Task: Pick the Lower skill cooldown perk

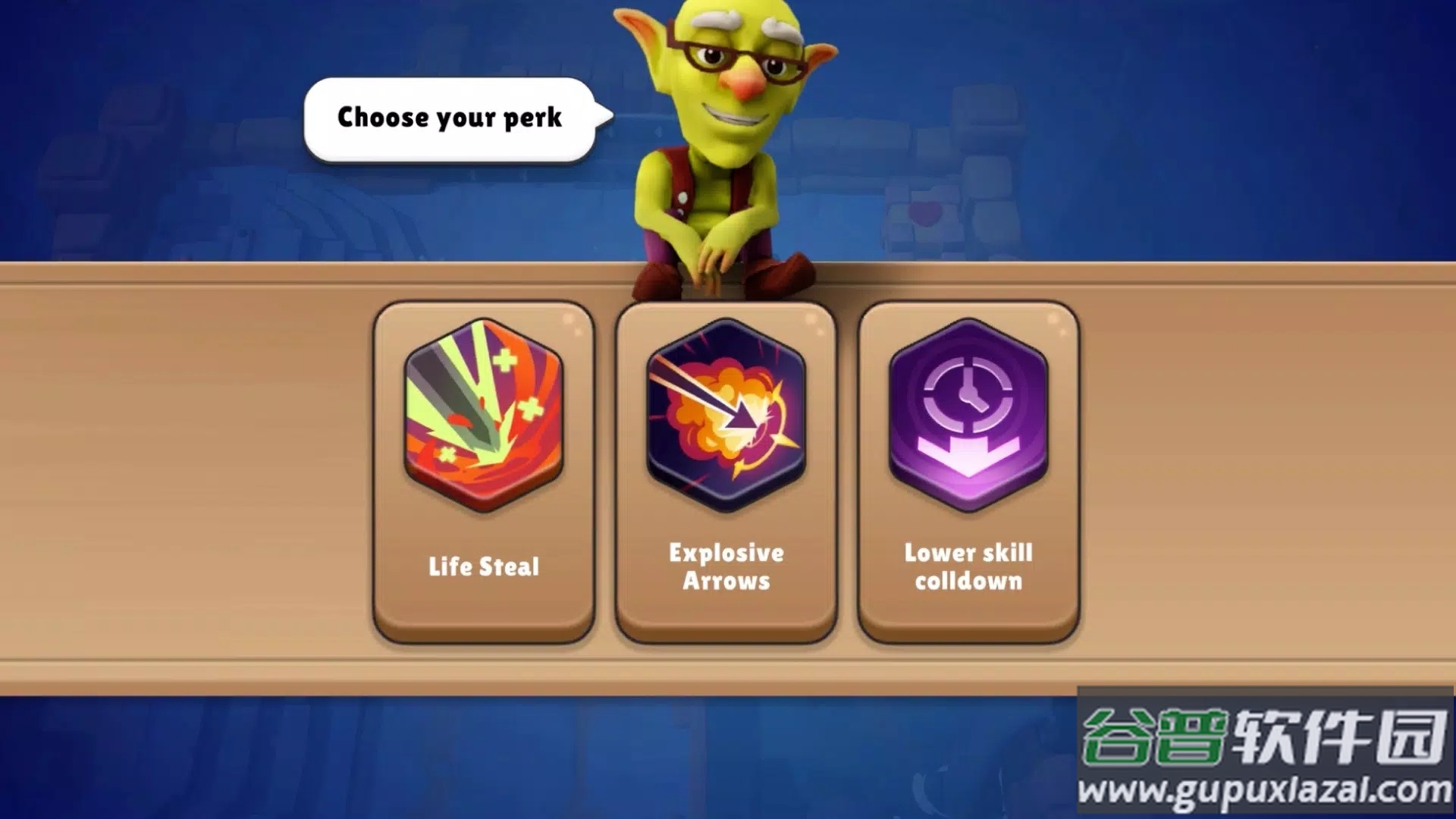Action: click(x=968, y=472)
